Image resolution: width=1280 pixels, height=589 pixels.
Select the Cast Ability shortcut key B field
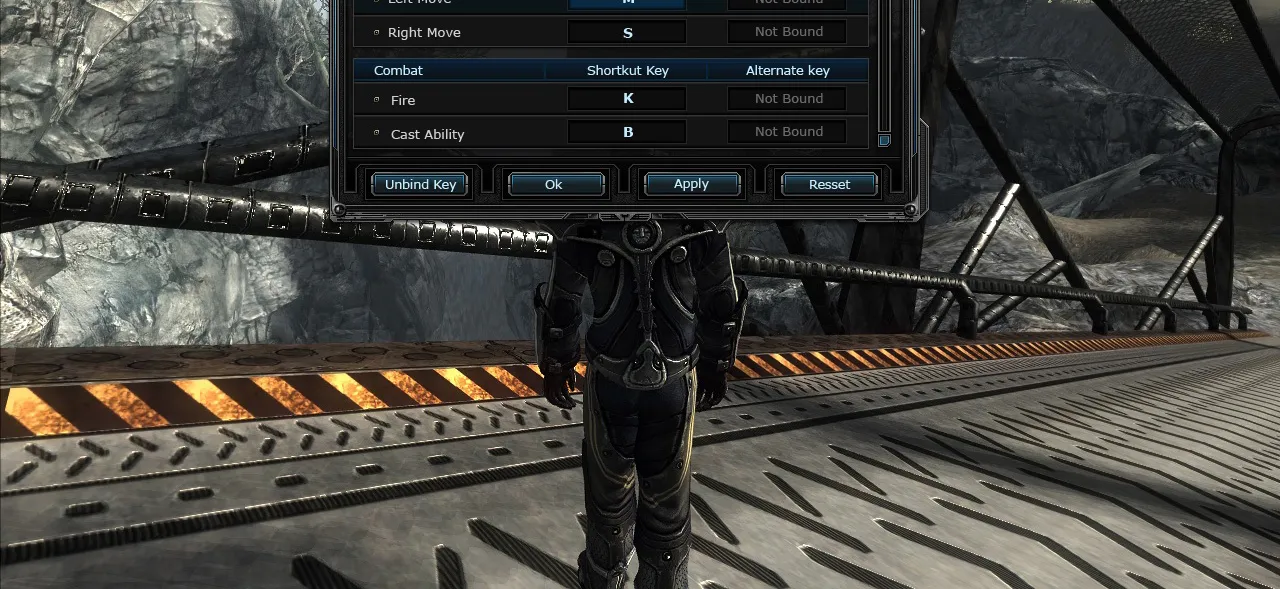(x=627, y=132)
